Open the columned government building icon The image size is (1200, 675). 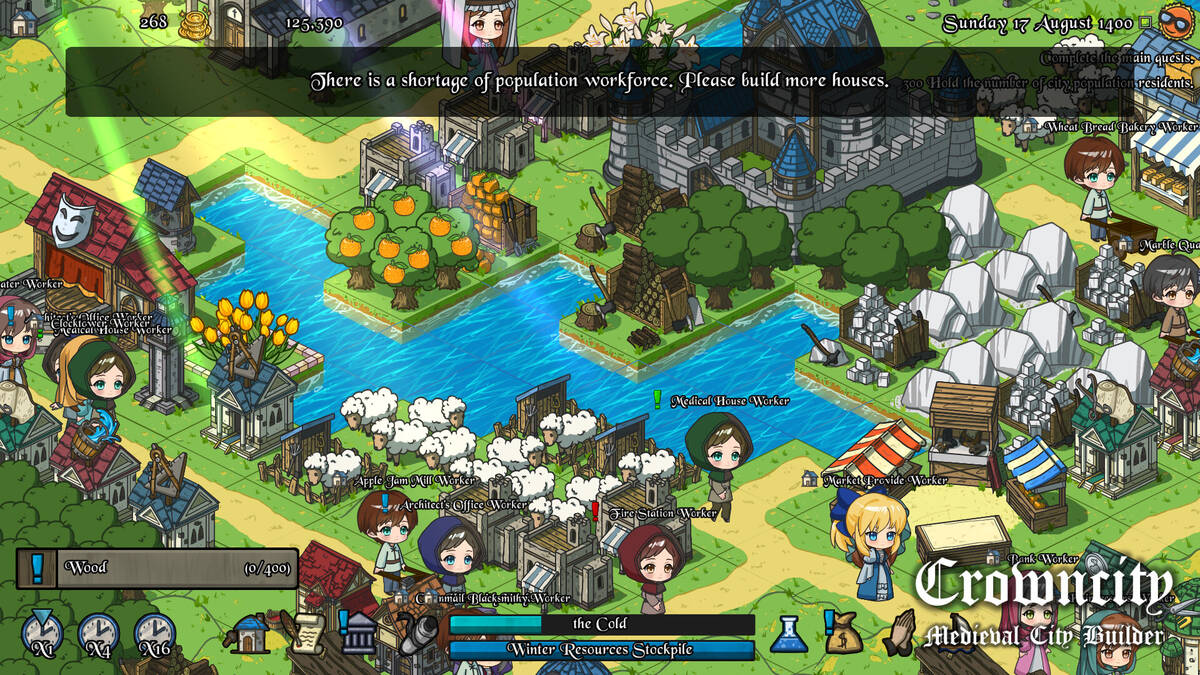click(359, 634)
